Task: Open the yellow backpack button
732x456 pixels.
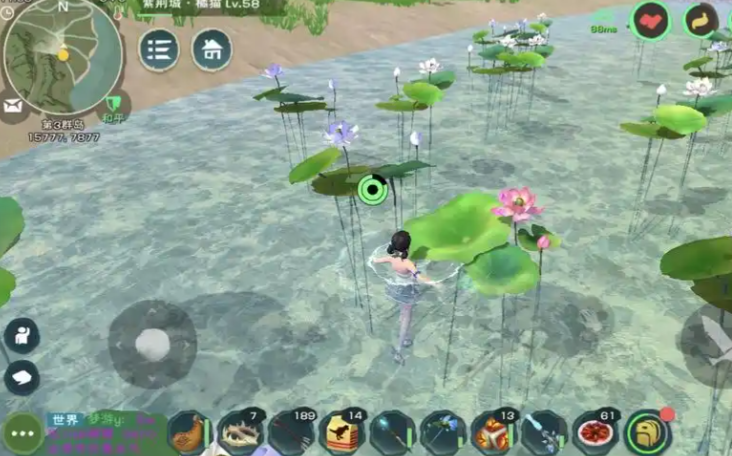Action: click(x=648, y=433)
